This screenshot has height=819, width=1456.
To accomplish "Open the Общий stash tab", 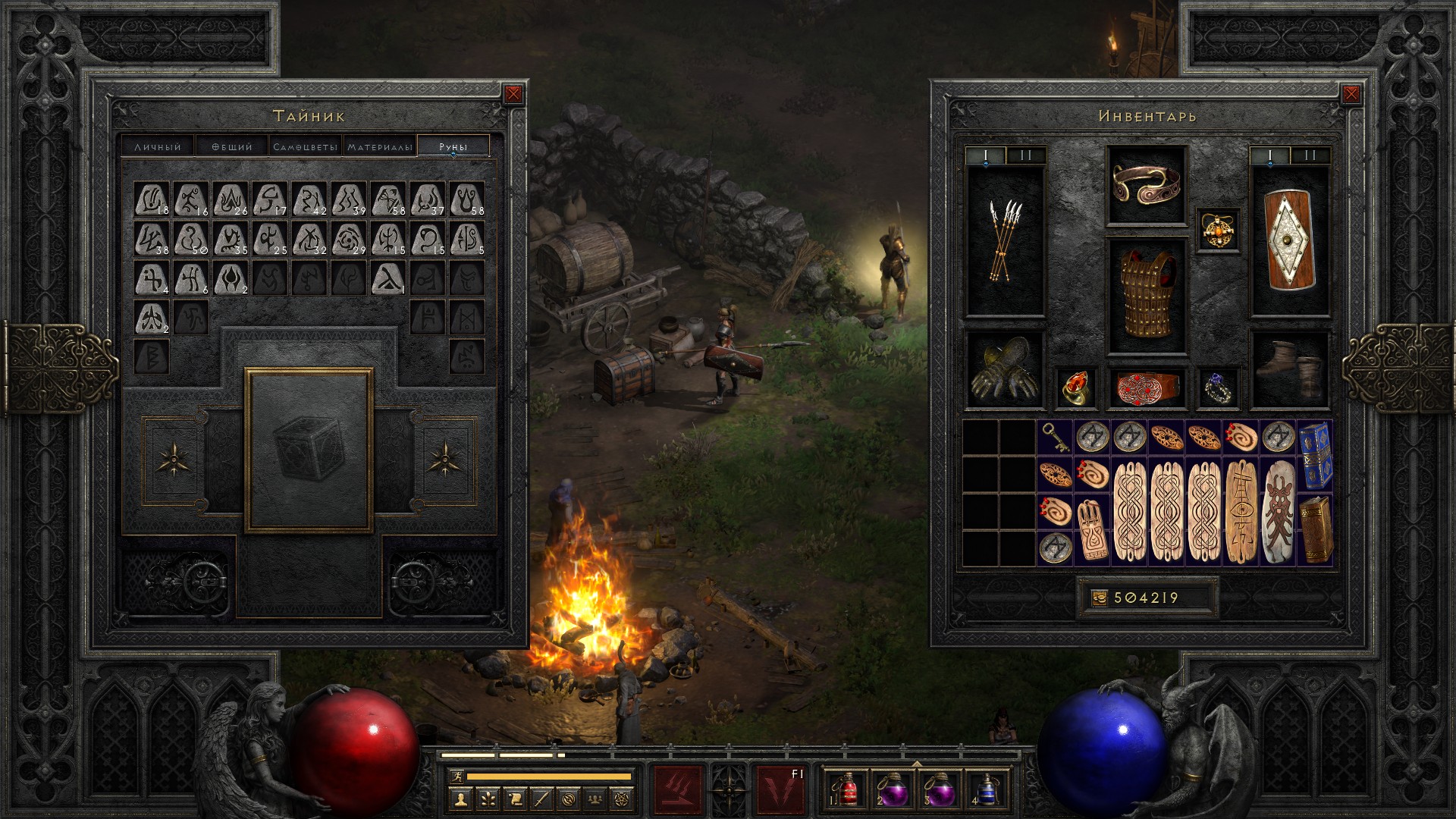I will [x=232, y=146].
